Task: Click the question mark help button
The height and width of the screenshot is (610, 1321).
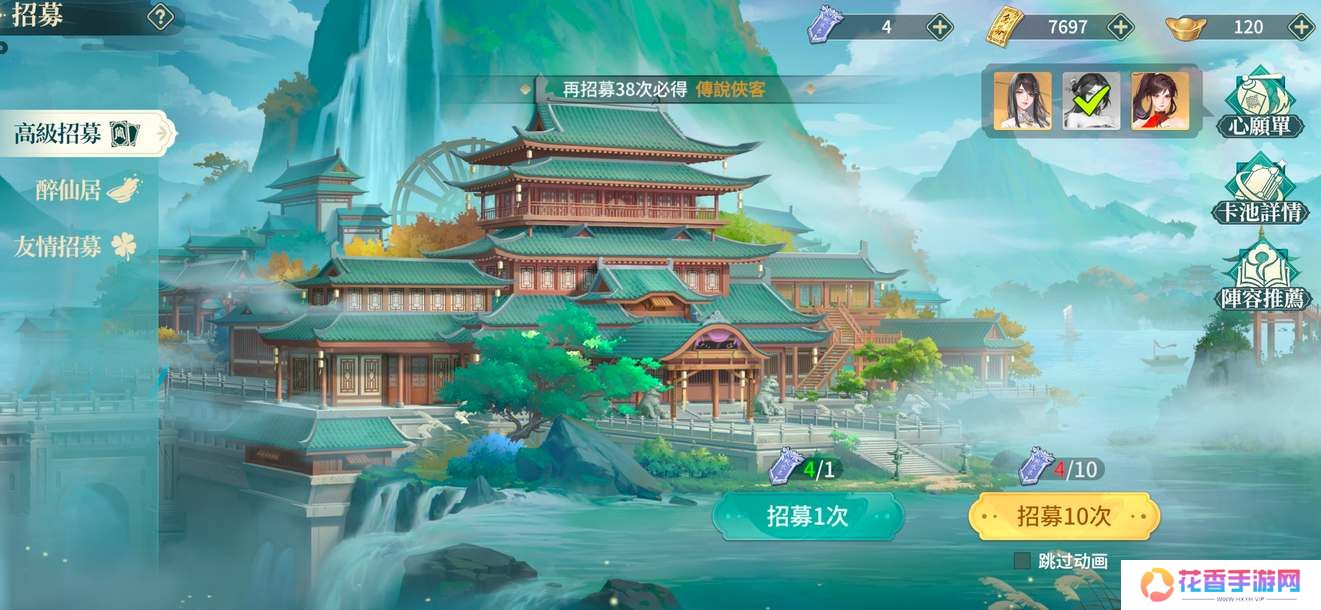Action: coord(160,17)
